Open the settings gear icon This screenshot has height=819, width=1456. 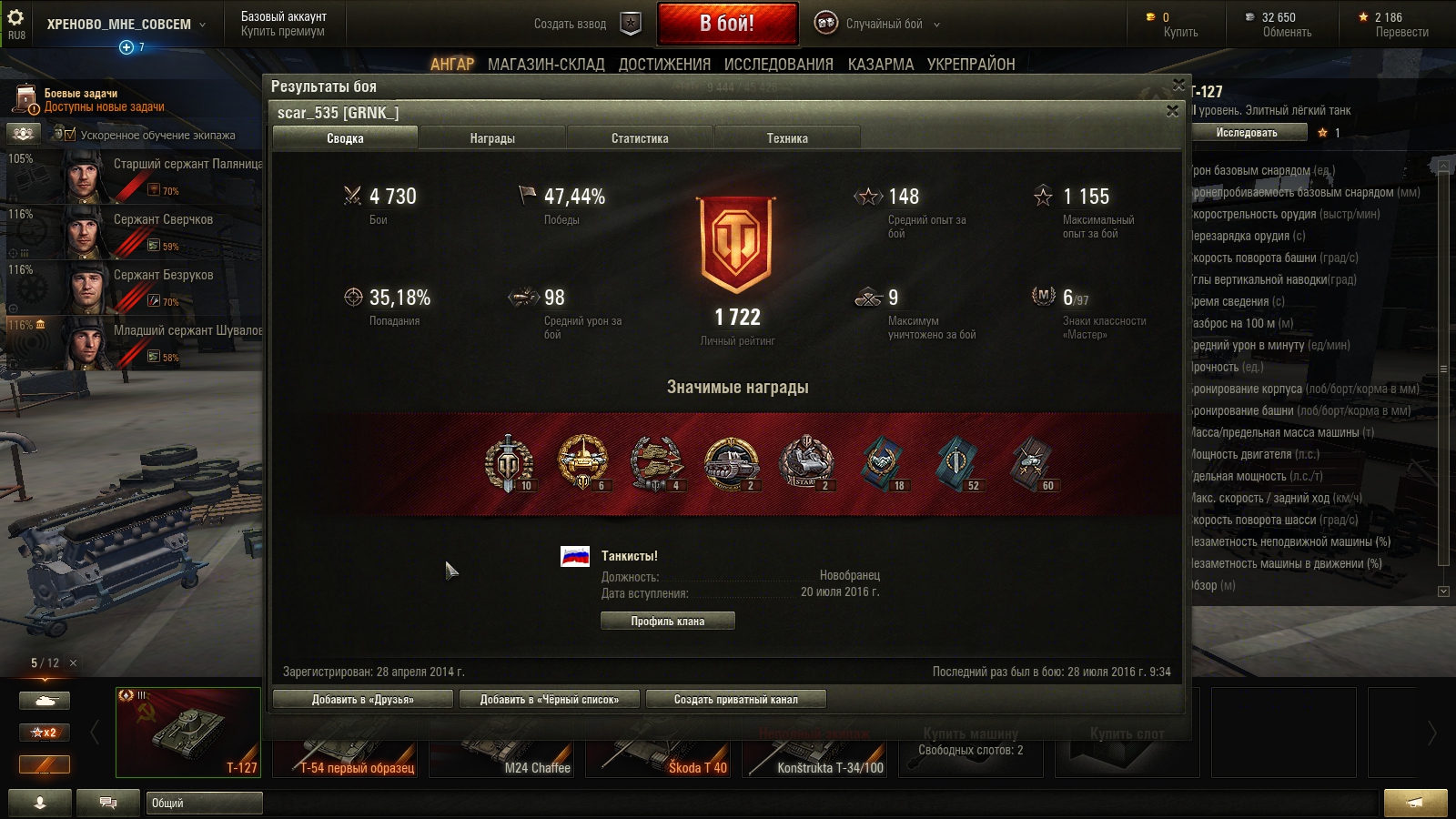click(15, 17)
